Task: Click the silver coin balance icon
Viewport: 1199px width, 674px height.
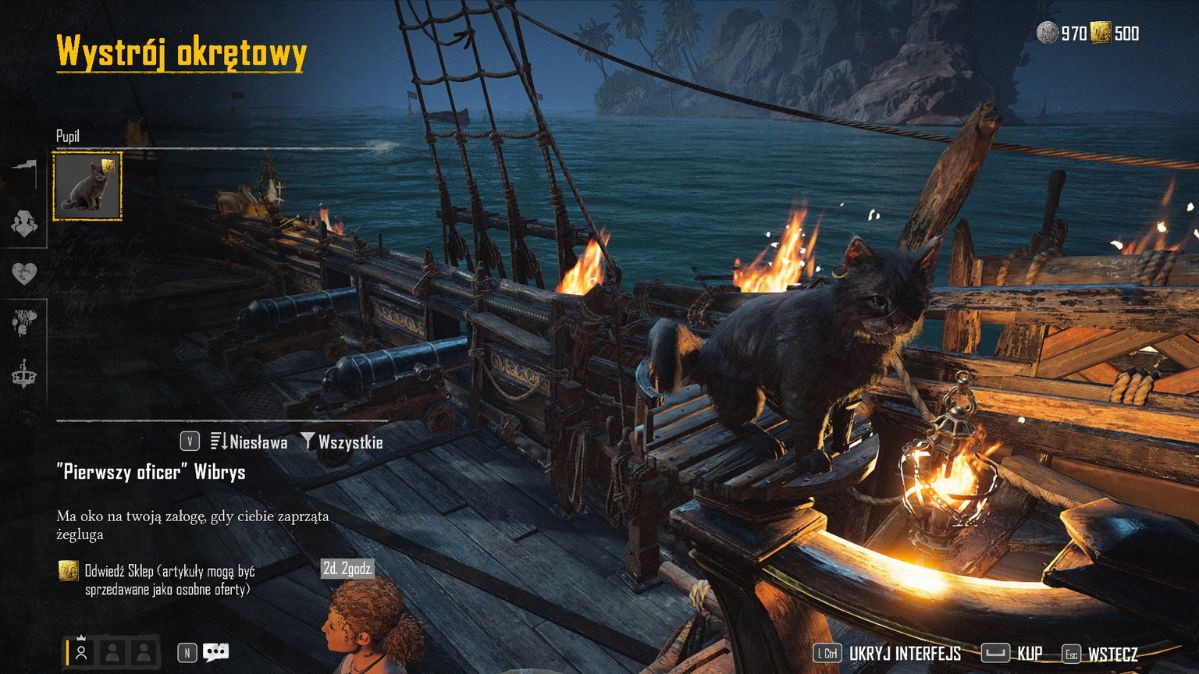Action: coord(1048,33)
